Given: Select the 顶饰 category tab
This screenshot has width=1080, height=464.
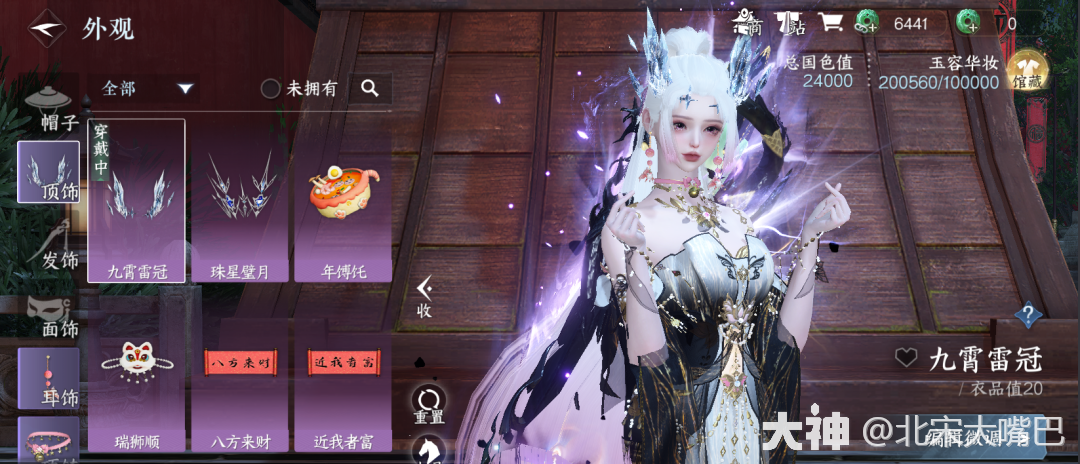Looking at the screenshot, I should 48,172.
